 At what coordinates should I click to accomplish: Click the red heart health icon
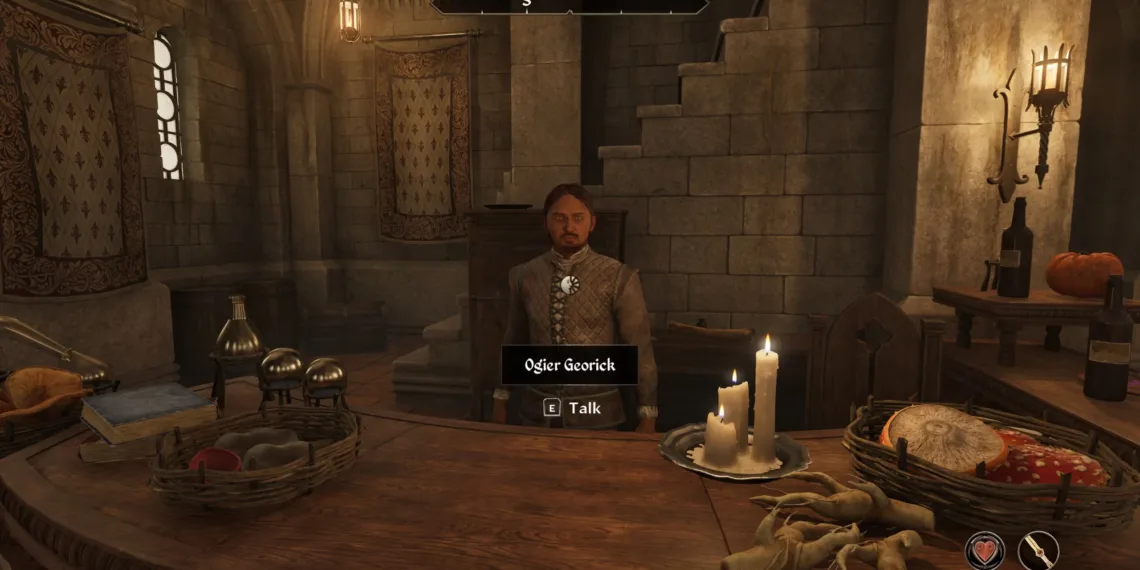(984, 550)
